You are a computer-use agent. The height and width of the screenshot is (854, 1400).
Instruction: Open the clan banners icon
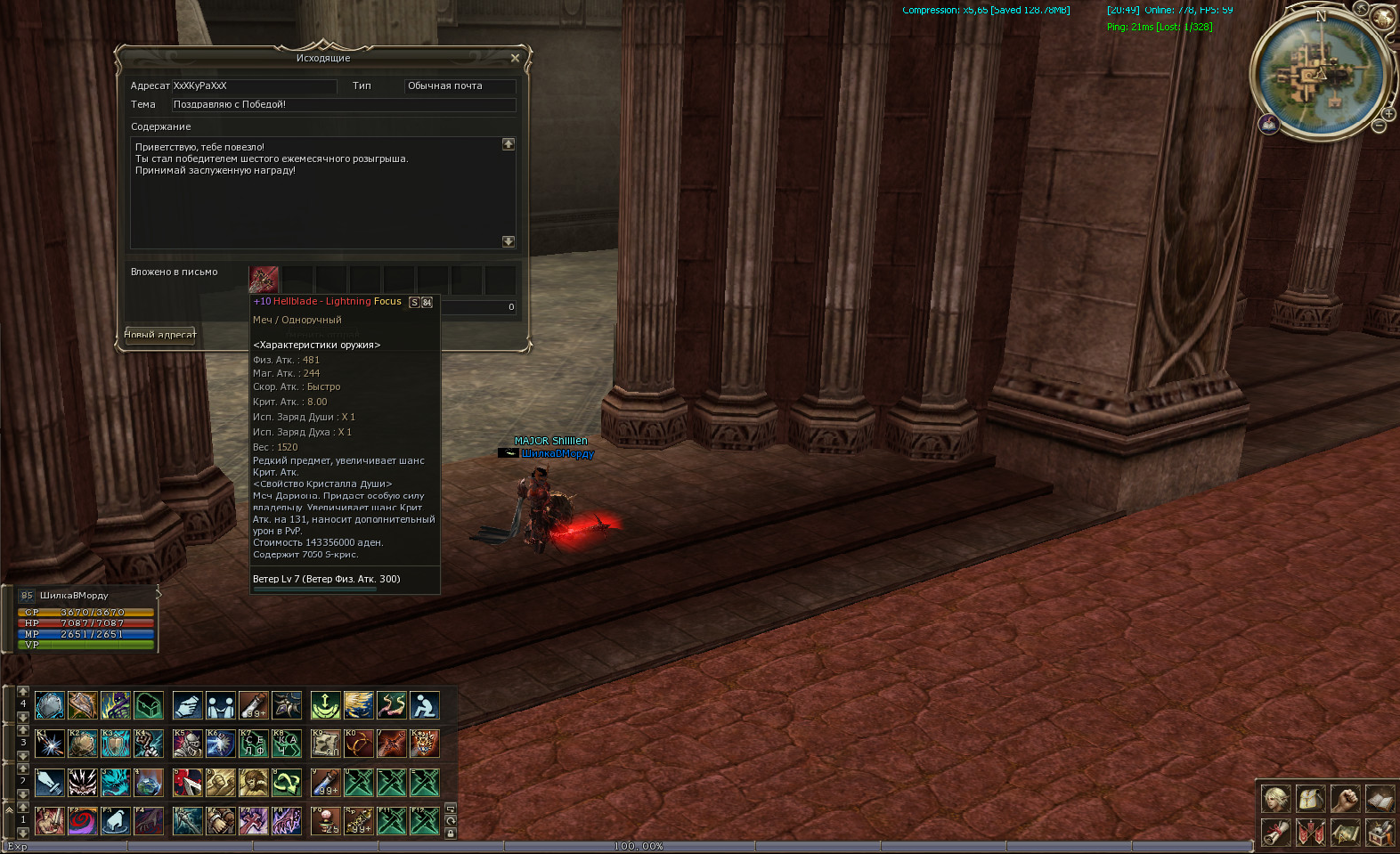[x=1310, y=834]
